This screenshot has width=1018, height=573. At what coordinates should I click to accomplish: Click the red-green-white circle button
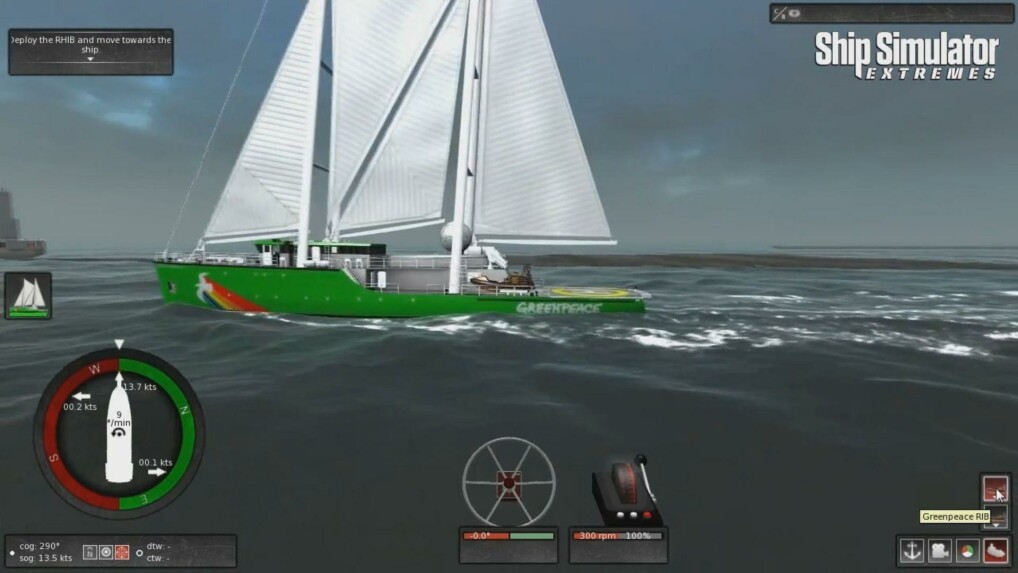point(967,550)
